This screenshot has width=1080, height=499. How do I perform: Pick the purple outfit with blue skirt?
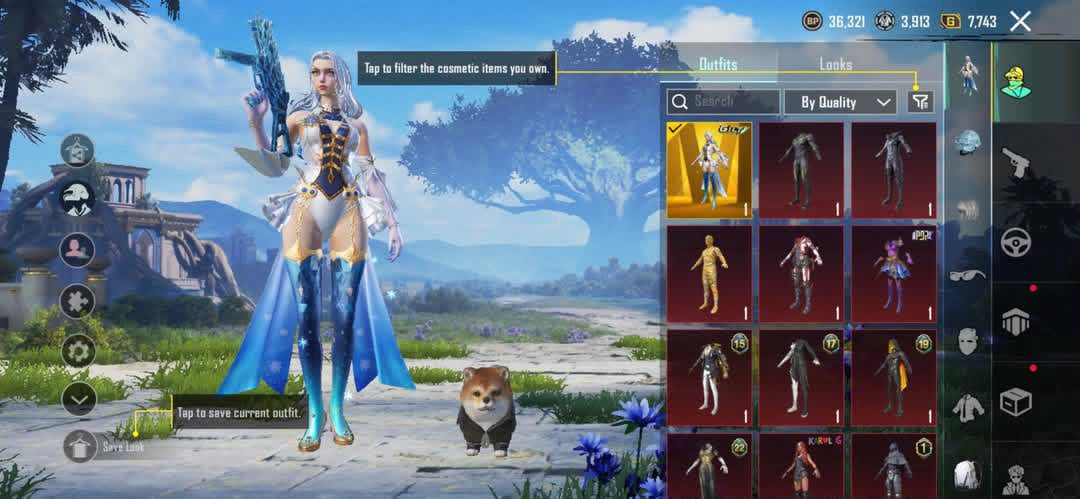(893, 274)
